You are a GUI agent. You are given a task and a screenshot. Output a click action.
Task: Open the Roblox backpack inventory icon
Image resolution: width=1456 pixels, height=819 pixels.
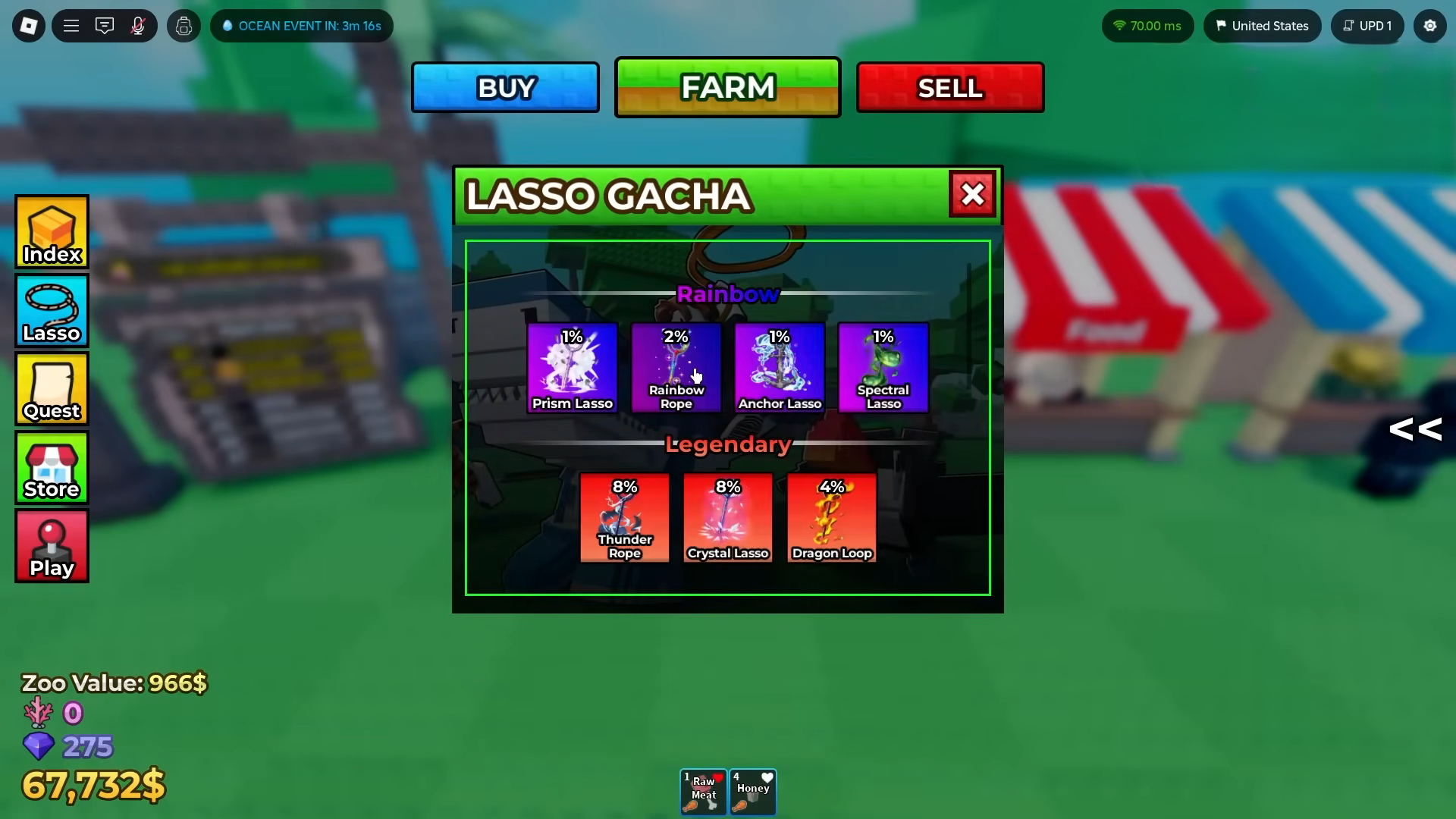(183, 25)
